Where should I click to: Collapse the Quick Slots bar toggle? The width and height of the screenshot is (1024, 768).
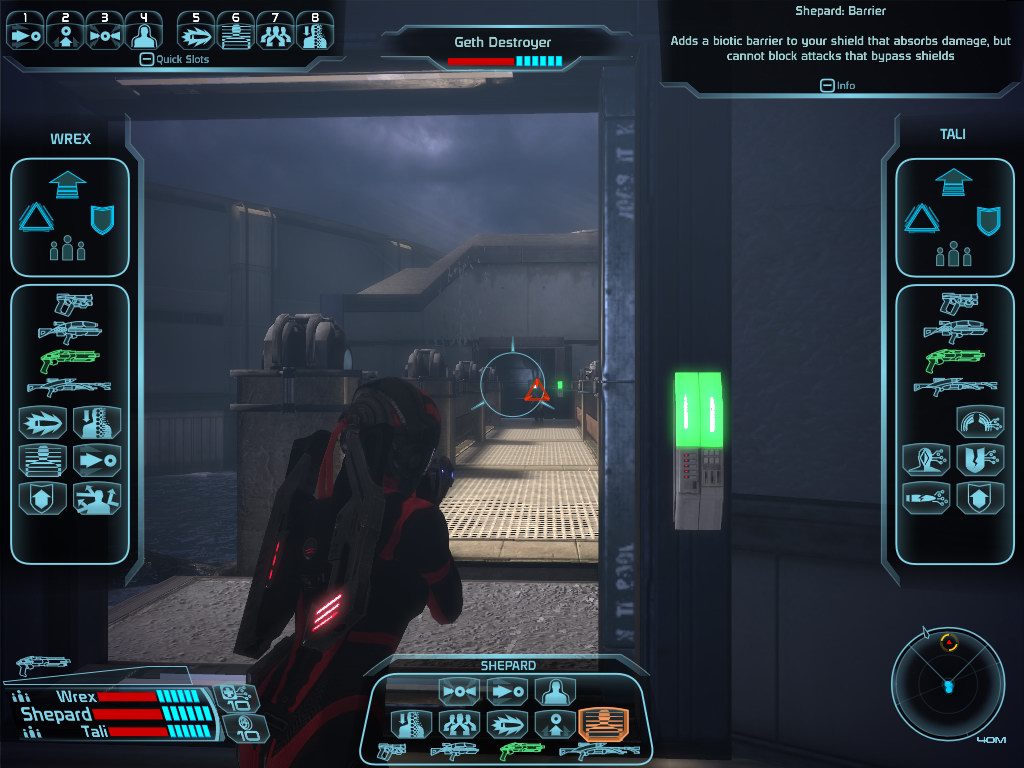pos(146,59)
